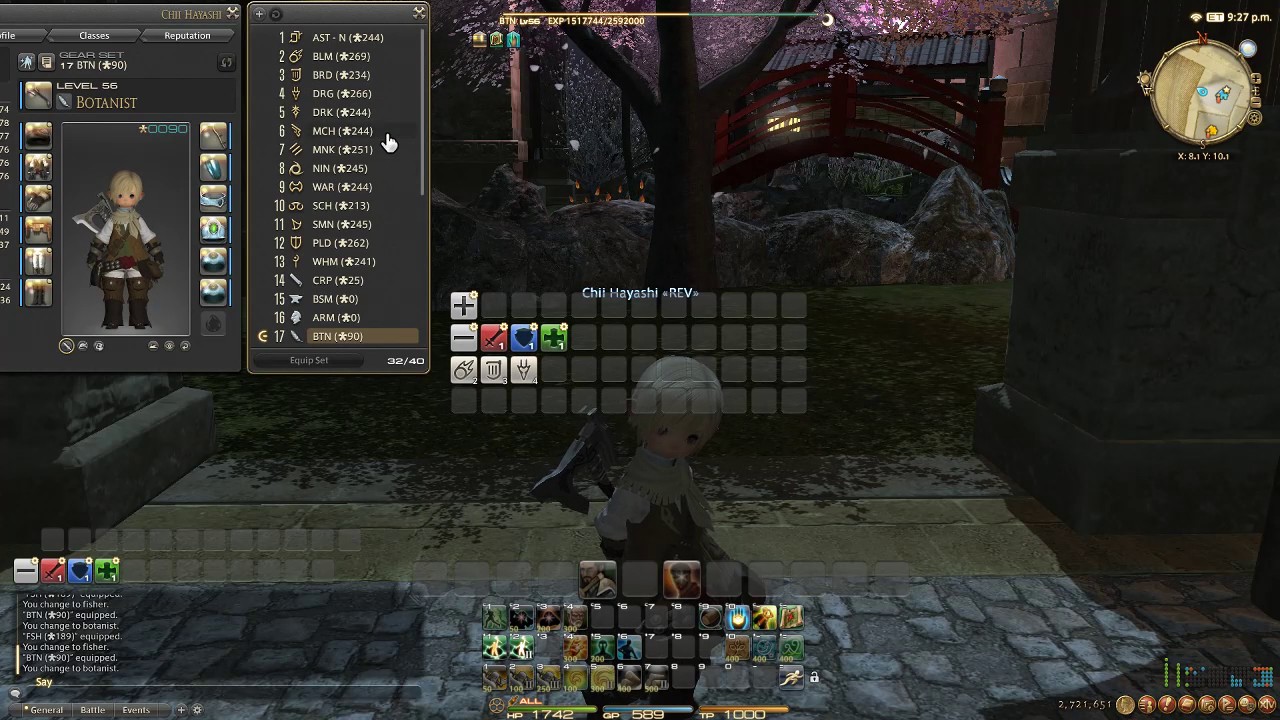This screenshot has width=1280, height=720.
Task: Open the character window settings cross icon
Action: [x=232, y=13]
